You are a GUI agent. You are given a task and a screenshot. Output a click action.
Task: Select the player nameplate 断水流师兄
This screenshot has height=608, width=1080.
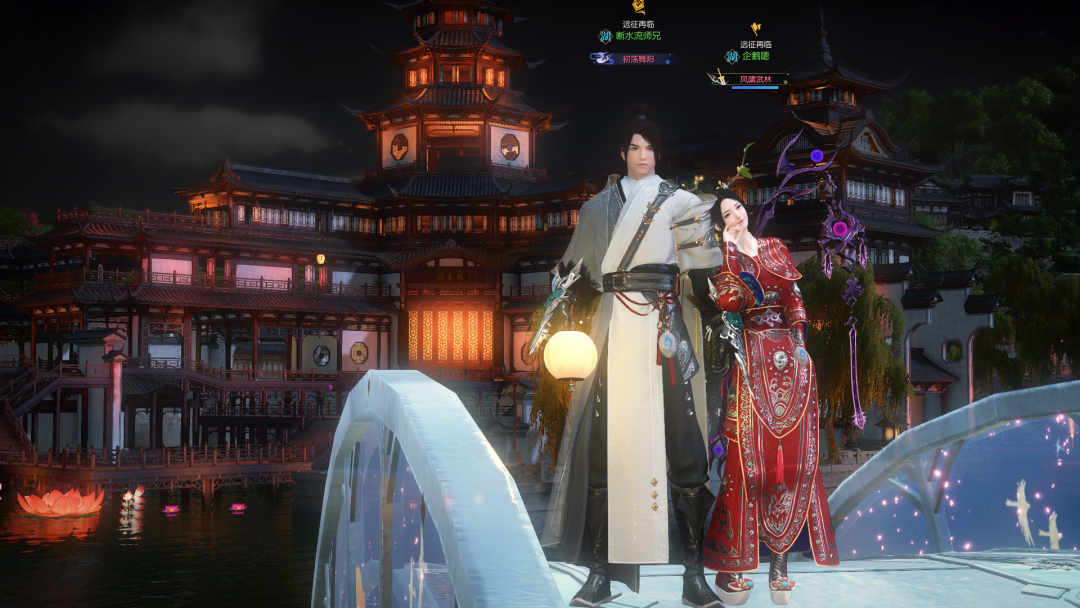pos(637,36)
